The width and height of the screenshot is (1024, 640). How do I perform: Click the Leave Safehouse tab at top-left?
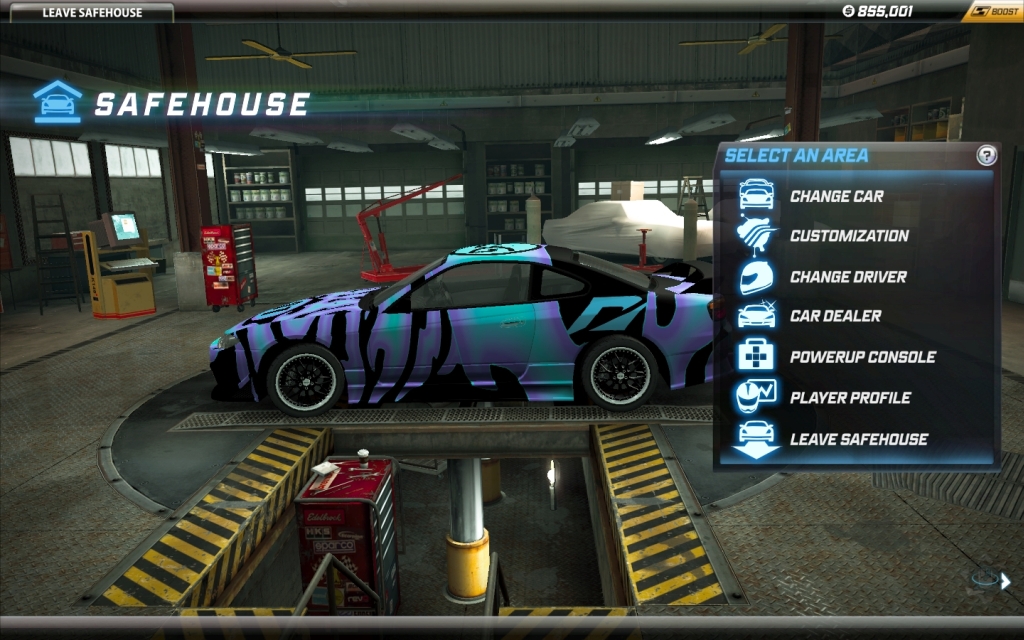coord(92,13)
